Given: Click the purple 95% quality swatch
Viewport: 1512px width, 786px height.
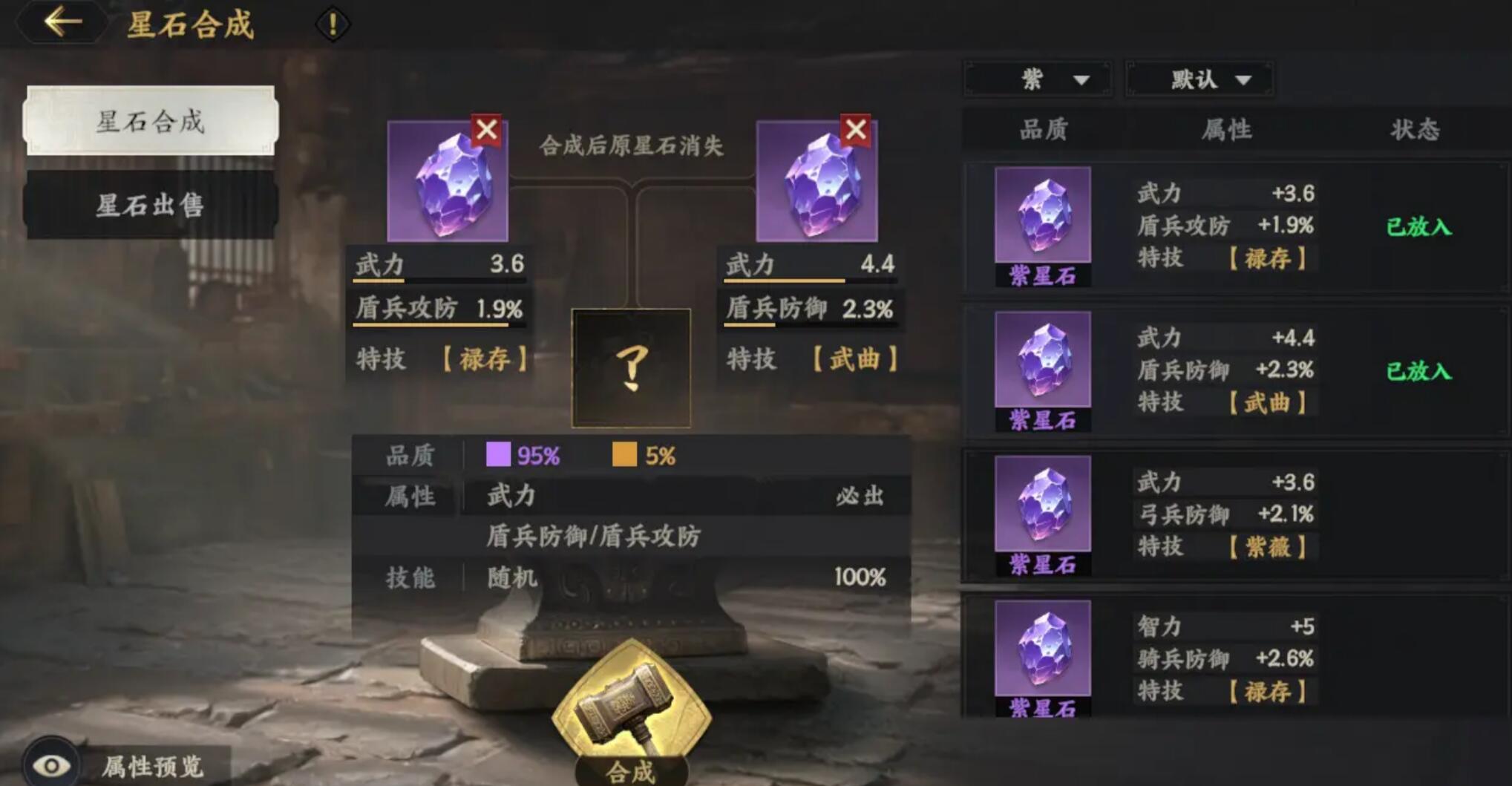Looking at the screenshot, I should click(497, 455).
